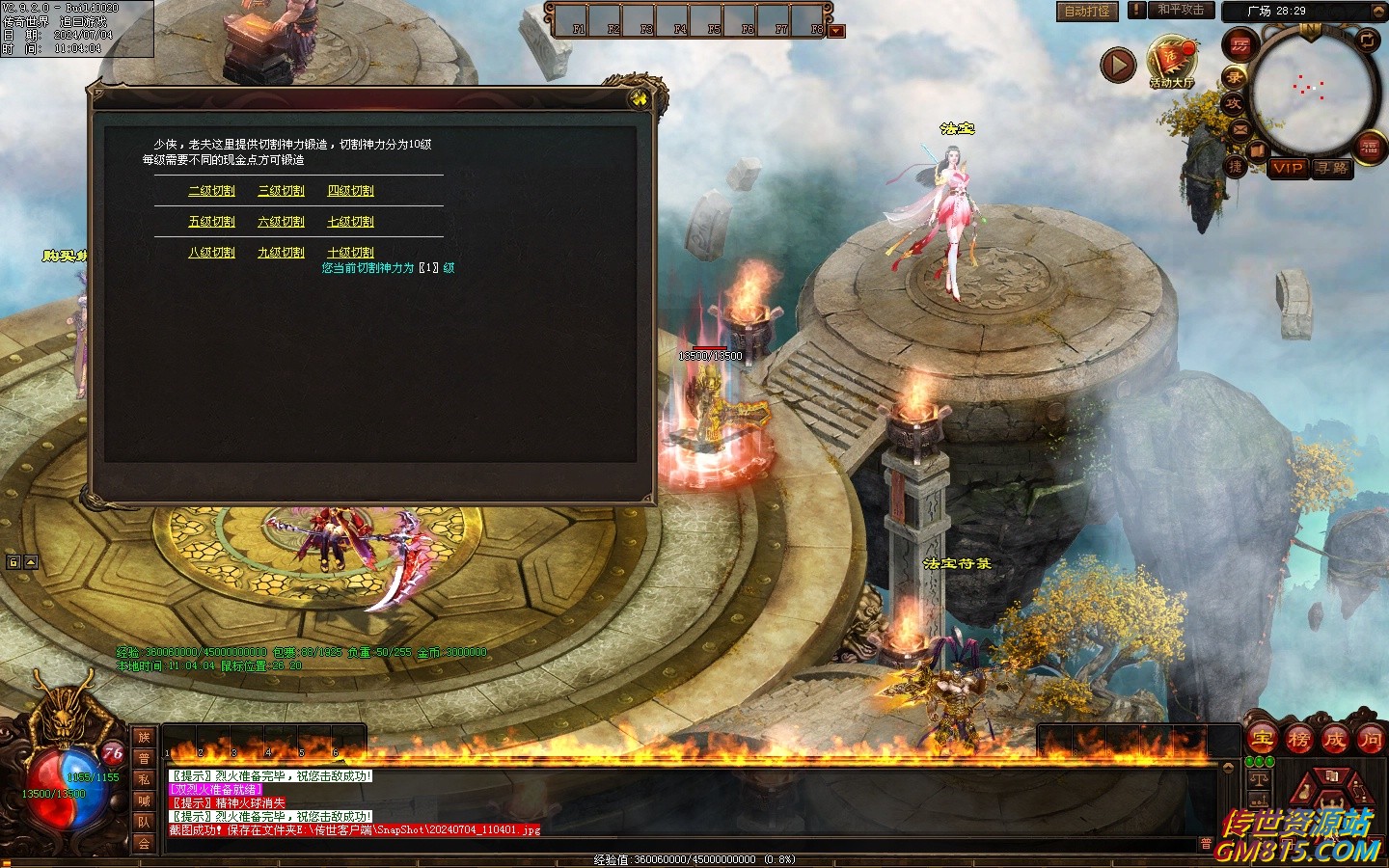Switch chat to the 队 team channel
The height and width of the screenshot is (868, 1389).
(144, 822)
